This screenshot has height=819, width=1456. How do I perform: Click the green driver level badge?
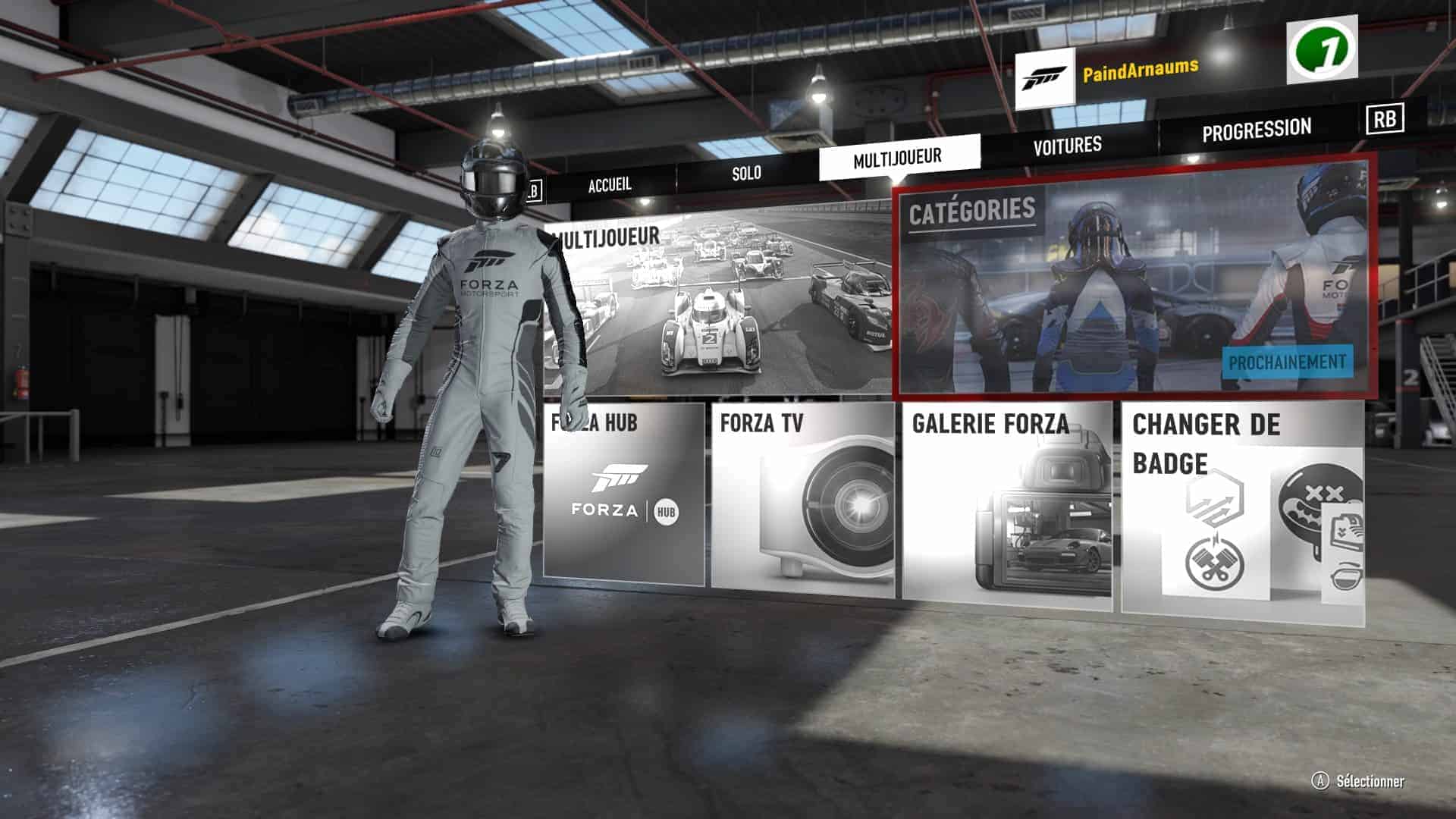[x=1321, y=51]
